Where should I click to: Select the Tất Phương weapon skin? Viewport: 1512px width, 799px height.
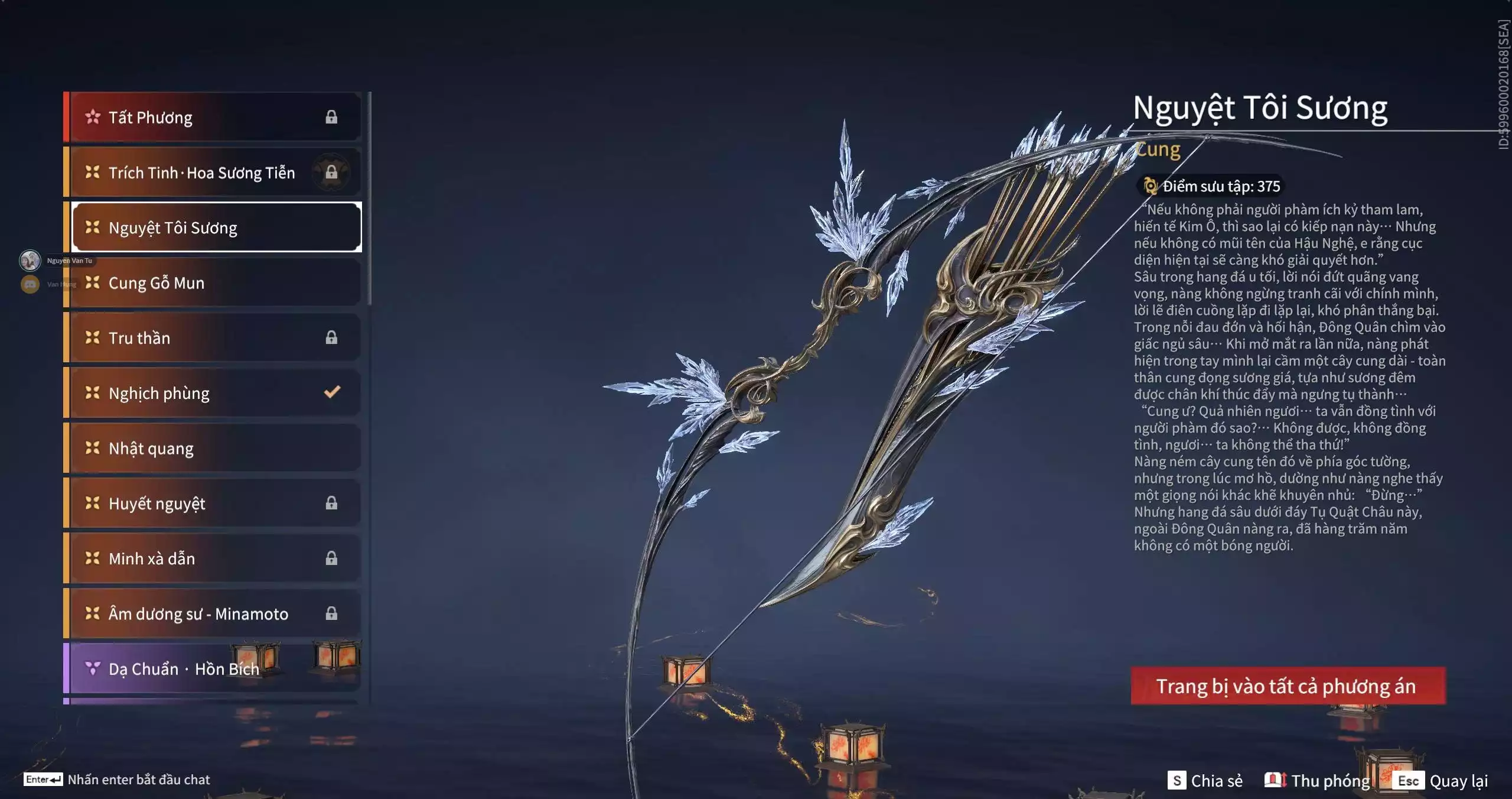pyautogui.click(x=213, y=117)
